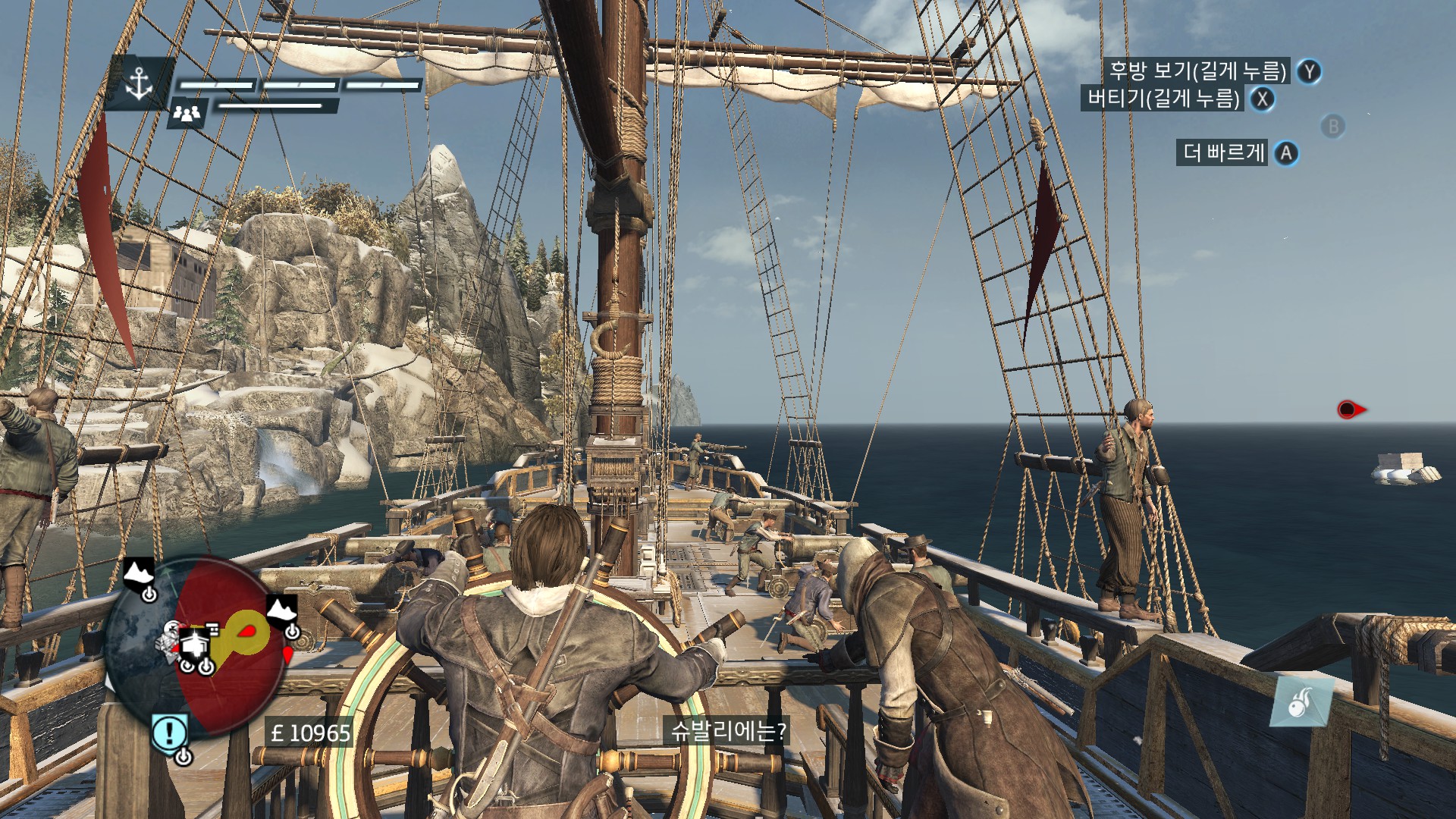Open the circular minimap

click(194, 645)
